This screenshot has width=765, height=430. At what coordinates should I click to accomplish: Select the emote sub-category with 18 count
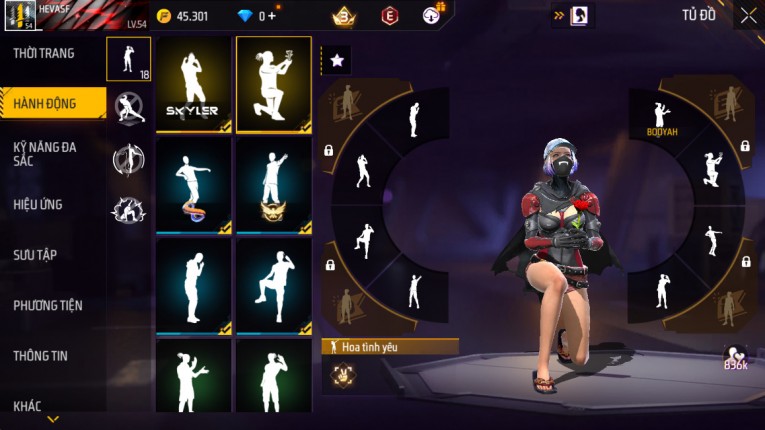click(129, 59)
